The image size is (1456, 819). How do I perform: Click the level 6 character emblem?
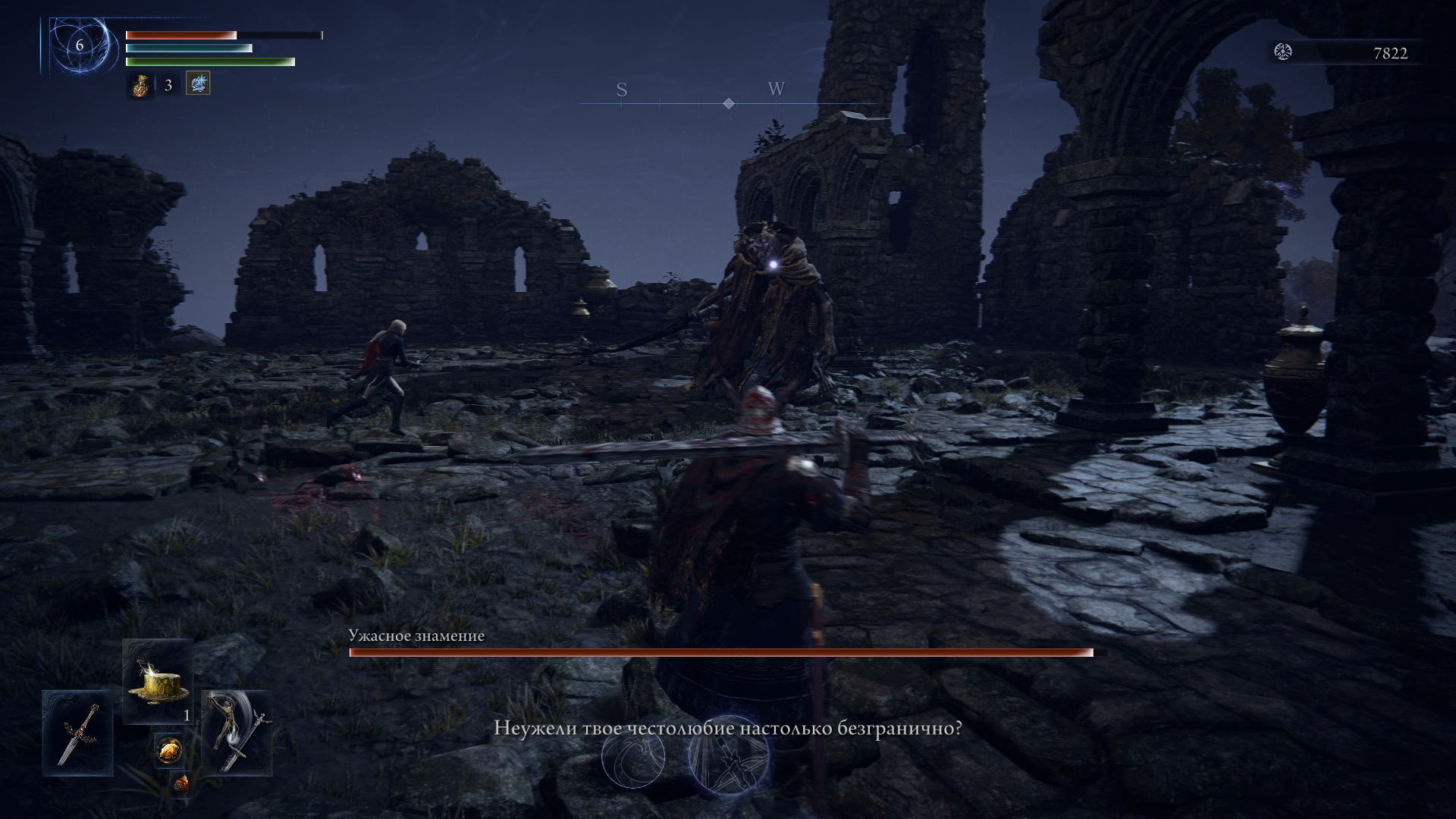(x=79, y=45)
